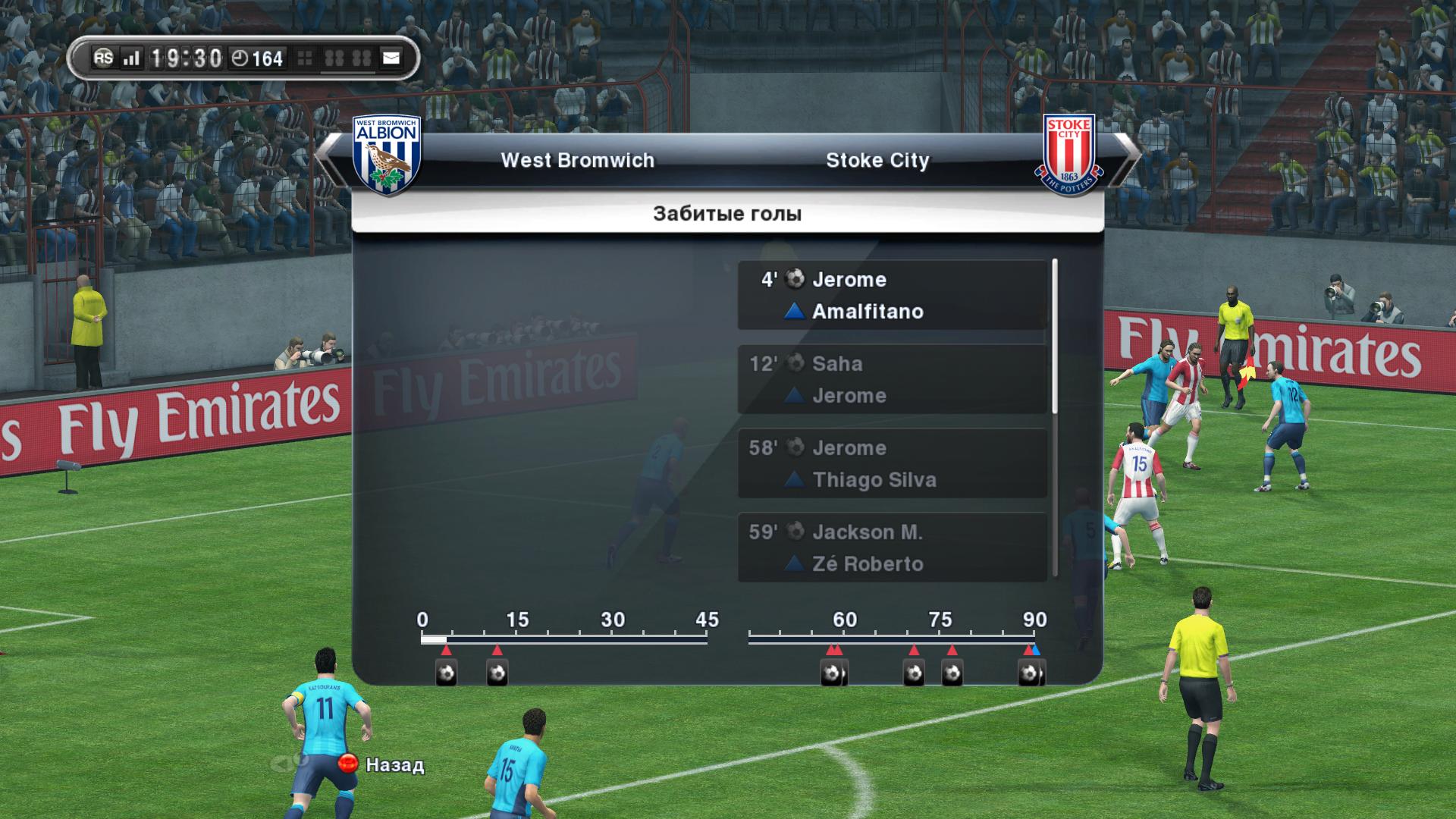Image resolution: width=1456 pixels, height=819 pixels.
Task: Select the first ball marker on the timeline
Action: (x=447, y=673)
